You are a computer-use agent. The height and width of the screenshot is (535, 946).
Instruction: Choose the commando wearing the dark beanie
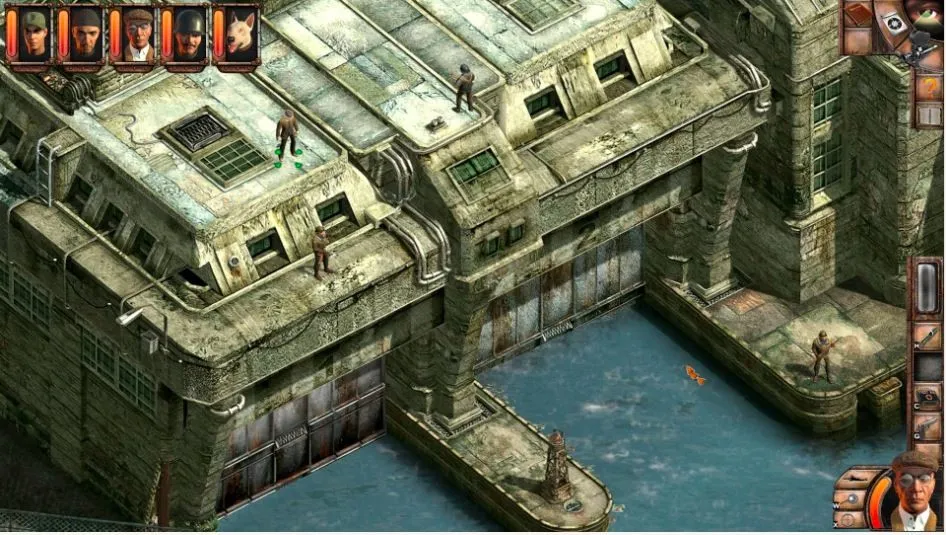coord(86,33)
